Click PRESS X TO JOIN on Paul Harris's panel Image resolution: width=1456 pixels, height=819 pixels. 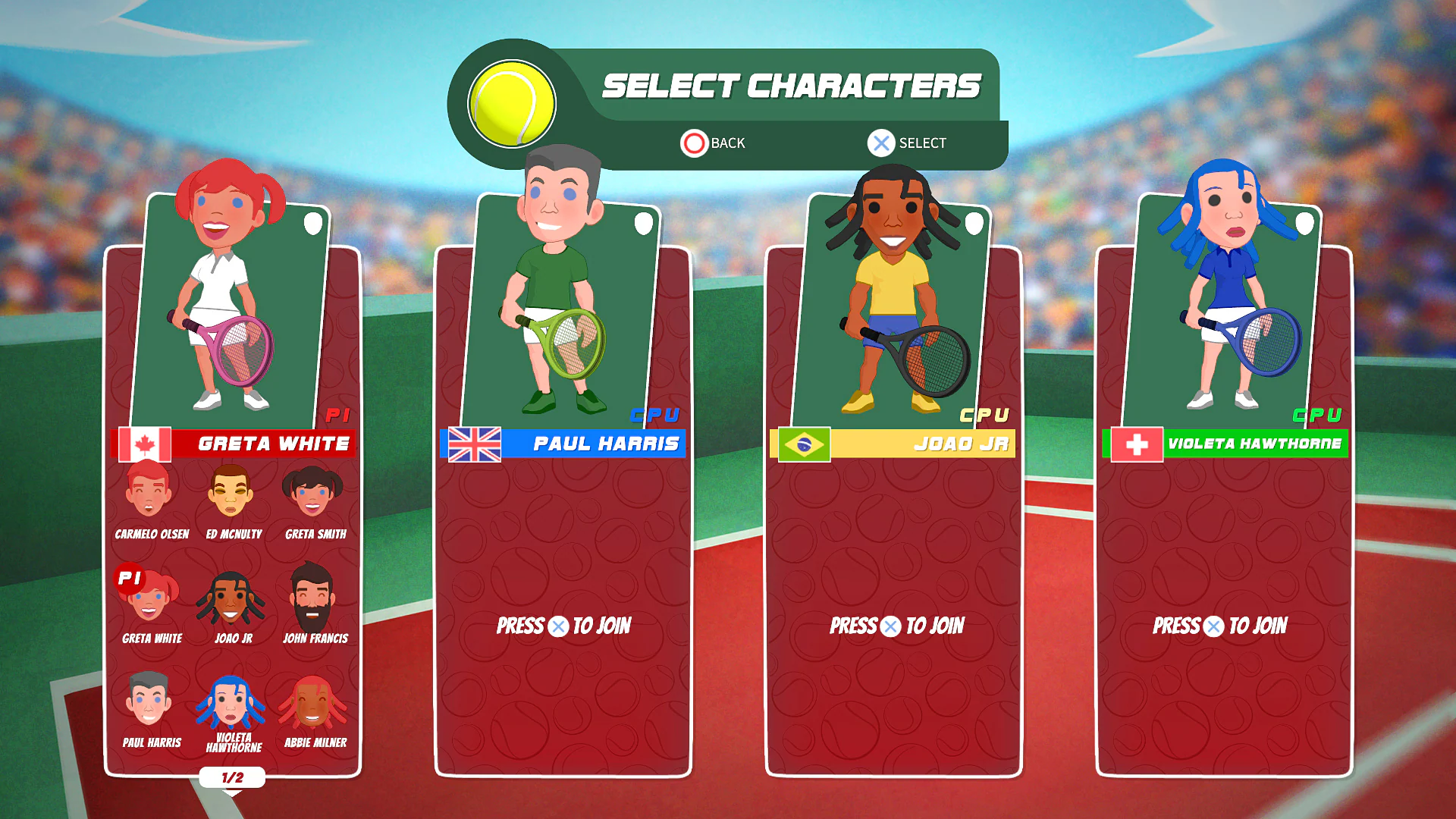[x=563, y=626]
